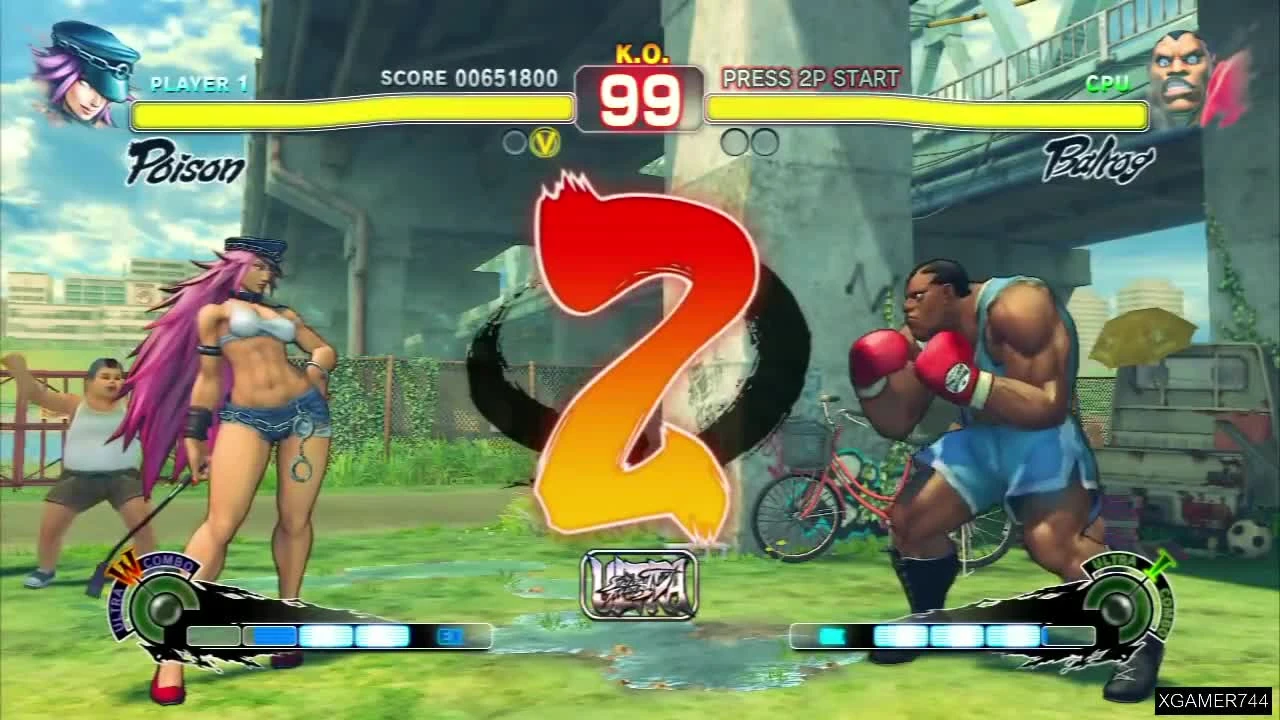1280x720 pixels.
Task: Click the yellow V round victory icon
Action: [544, 143]
